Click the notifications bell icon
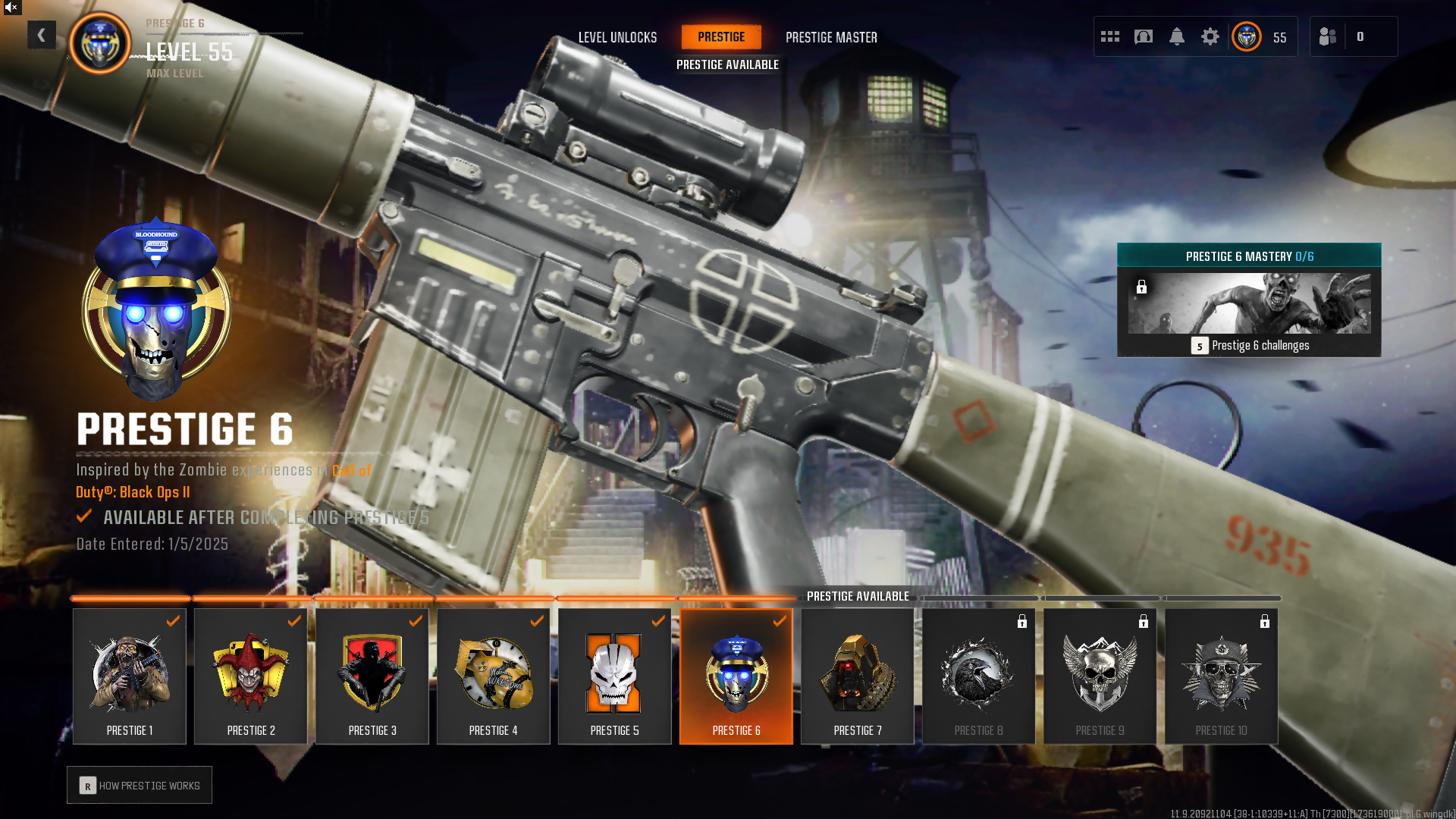The image size is (1456, 819). click(1177, 36)
